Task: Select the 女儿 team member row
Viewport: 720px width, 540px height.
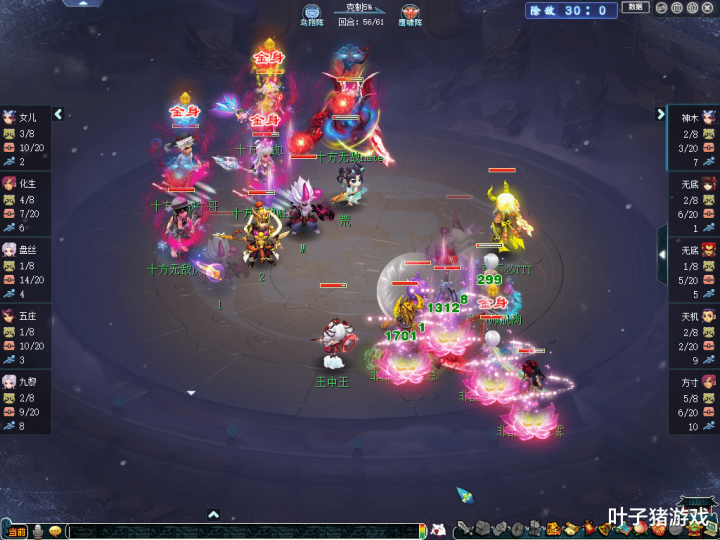Action: [25, 139]
